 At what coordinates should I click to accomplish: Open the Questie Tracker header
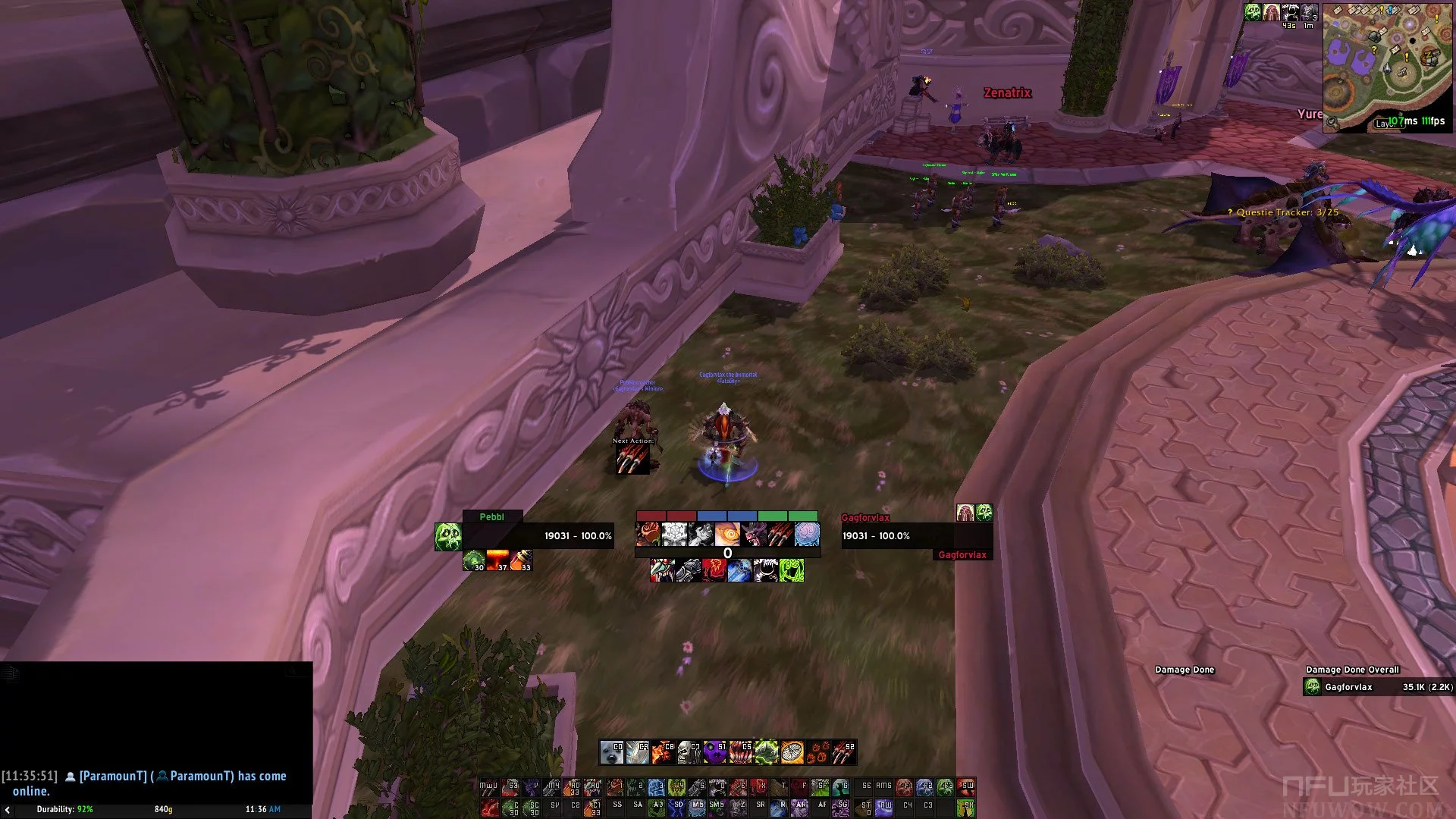(1287, 212)
